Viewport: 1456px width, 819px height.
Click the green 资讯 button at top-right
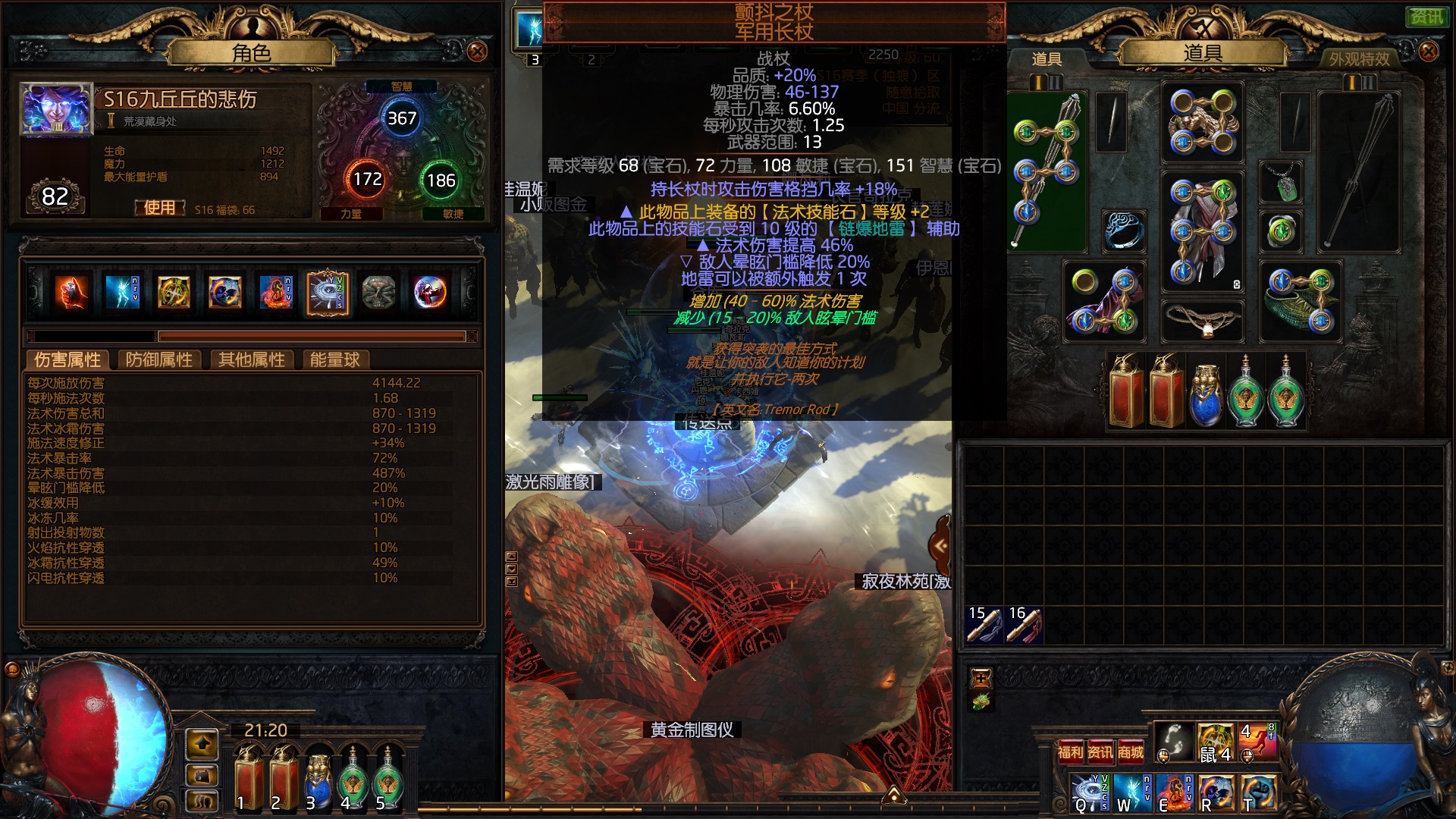pyautogui.click(x=1426, y=17)
